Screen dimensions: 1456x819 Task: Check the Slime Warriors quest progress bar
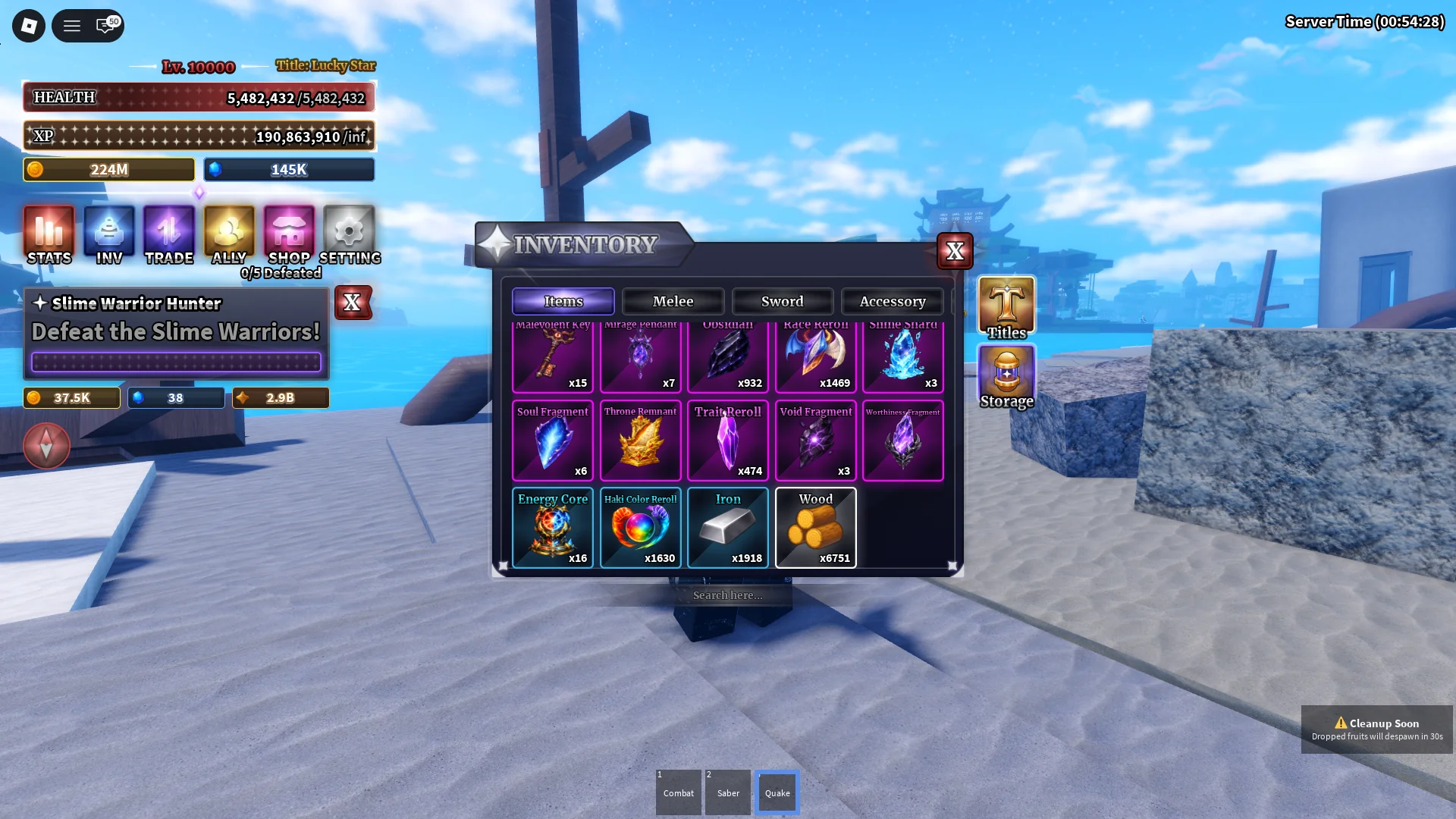pyautogui.click(x=176, y=363)
